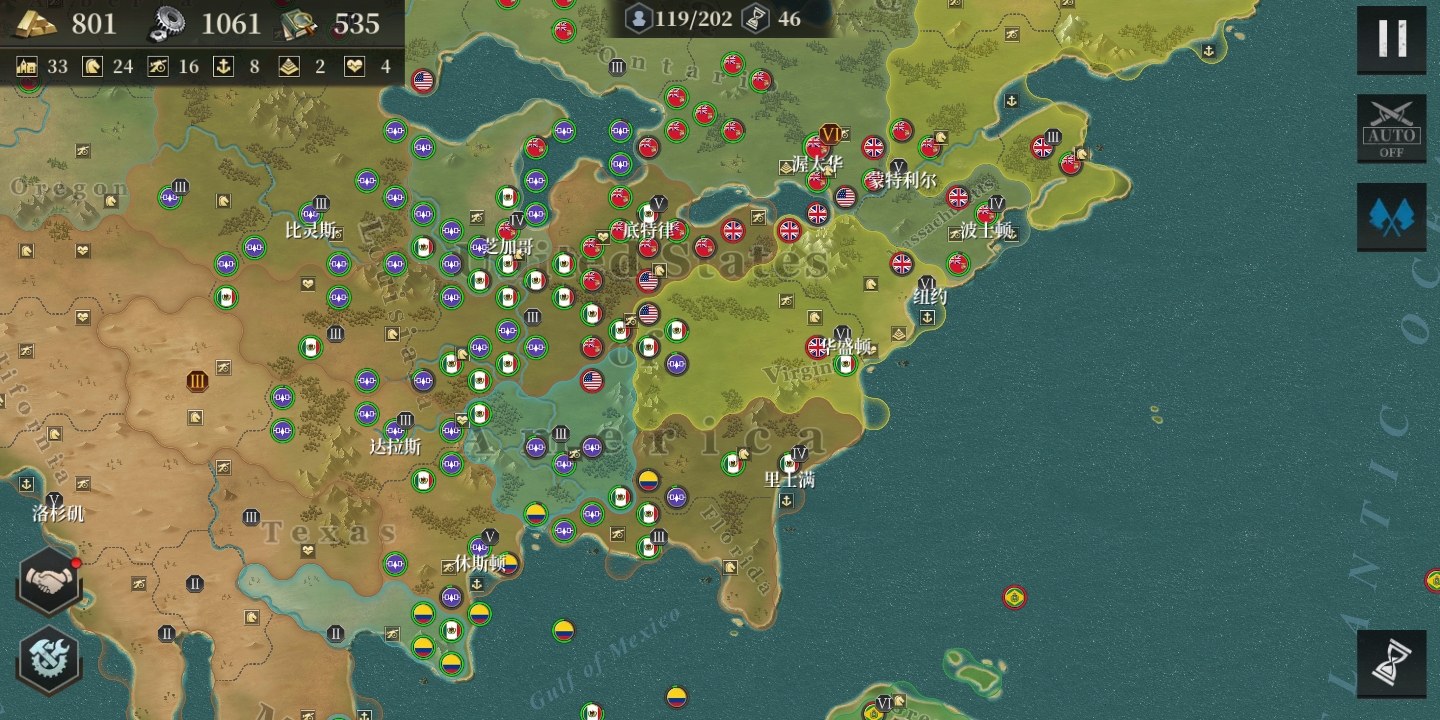Select the city labeled 达拉斯
Screen dimensions: 1440x720
pos(396,445)
